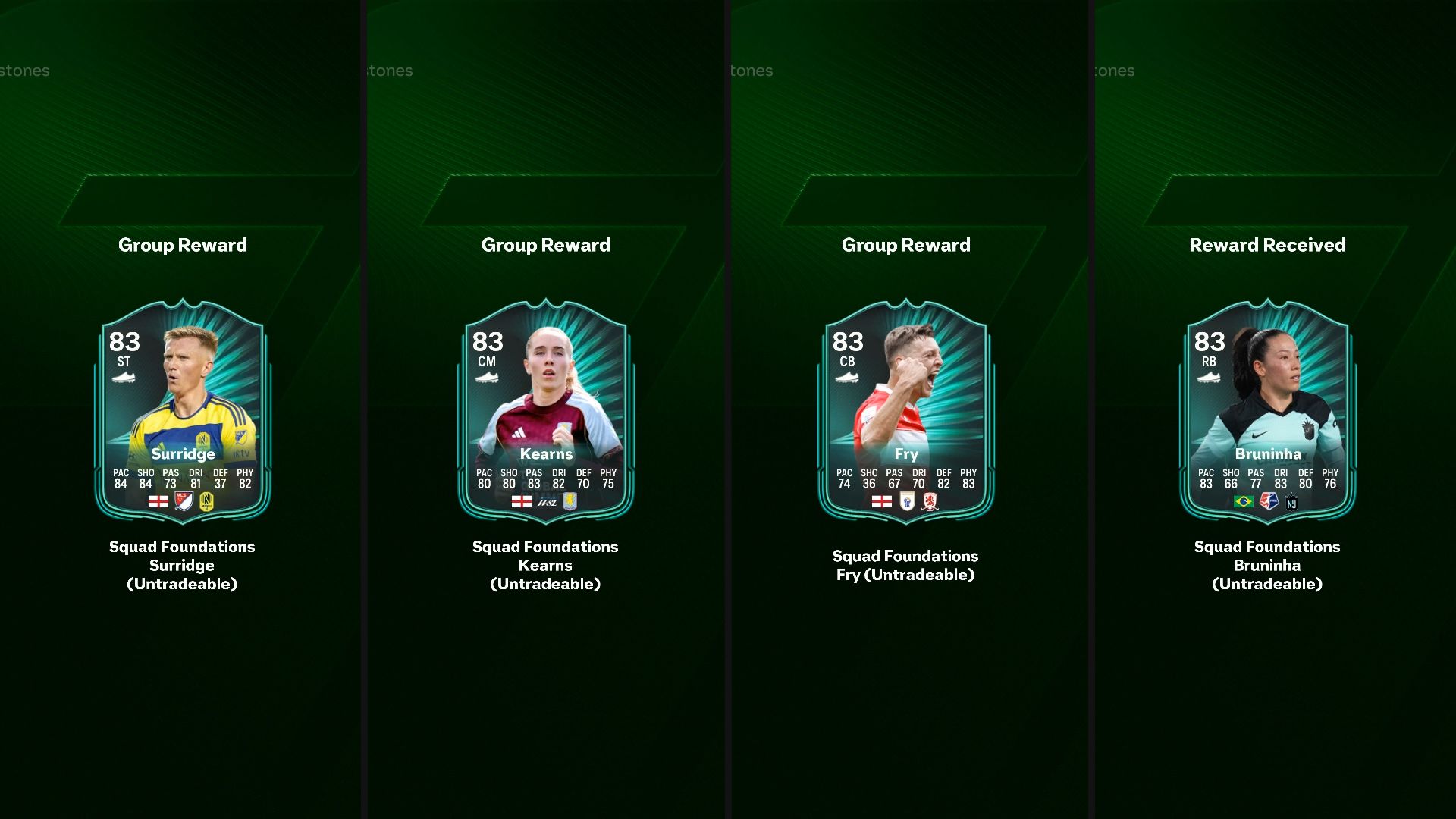The image size is (1456, 819).
Task: Select the Nashville SC club badge
Action: coord(206,501)
